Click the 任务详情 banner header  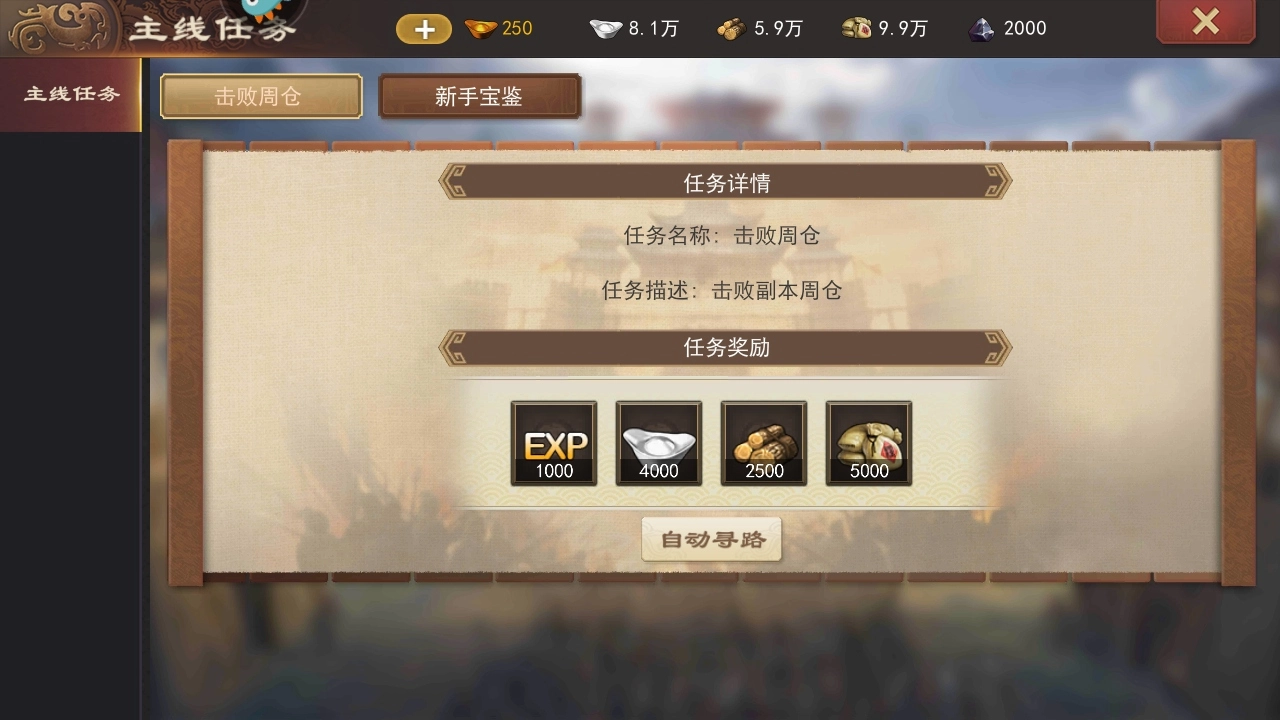click(725, 182)
